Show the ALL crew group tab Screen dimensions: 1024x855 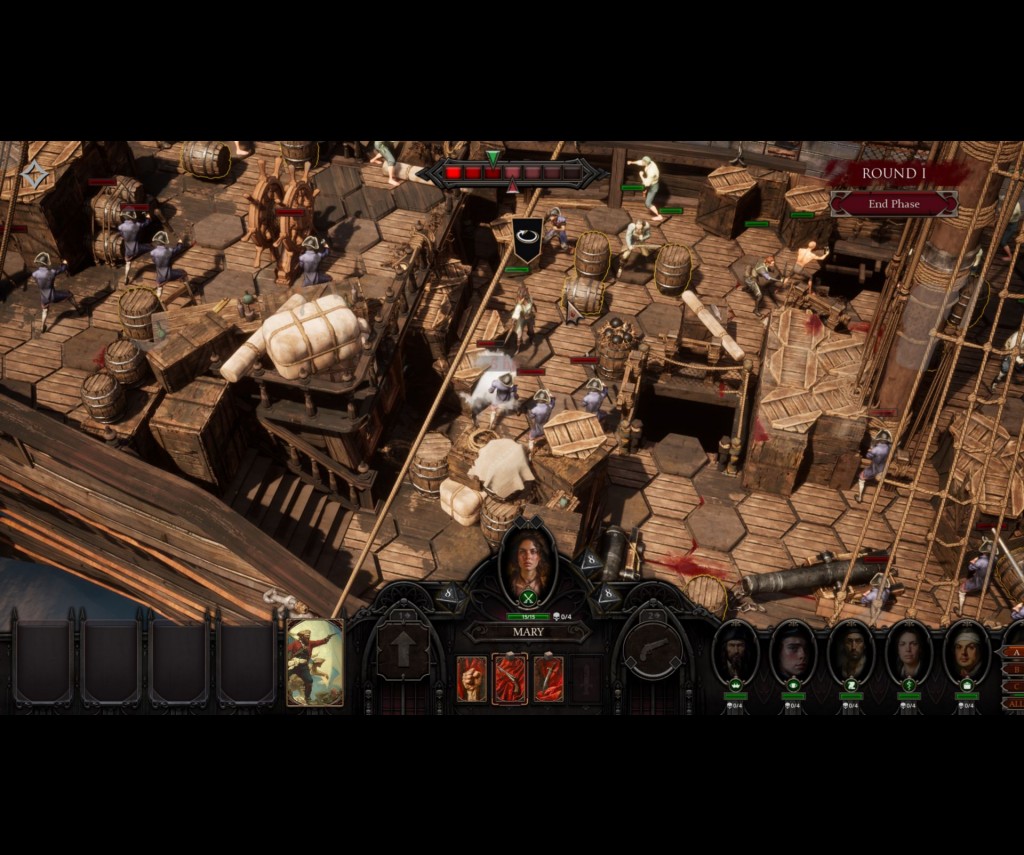pyautogui.click(x=1014, y=703)
